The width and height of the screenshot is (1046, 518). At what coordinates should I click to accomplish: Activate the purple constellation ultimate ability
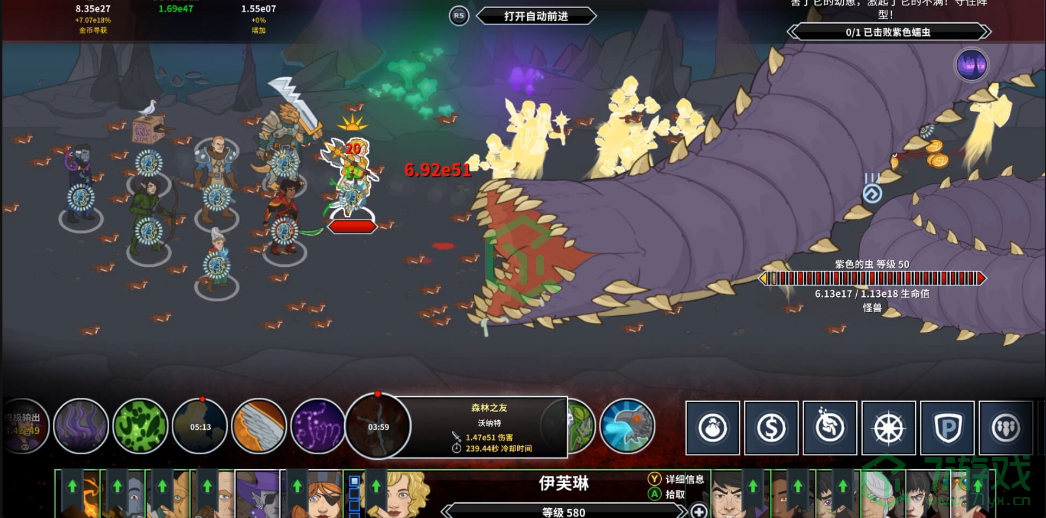[318, 426]
